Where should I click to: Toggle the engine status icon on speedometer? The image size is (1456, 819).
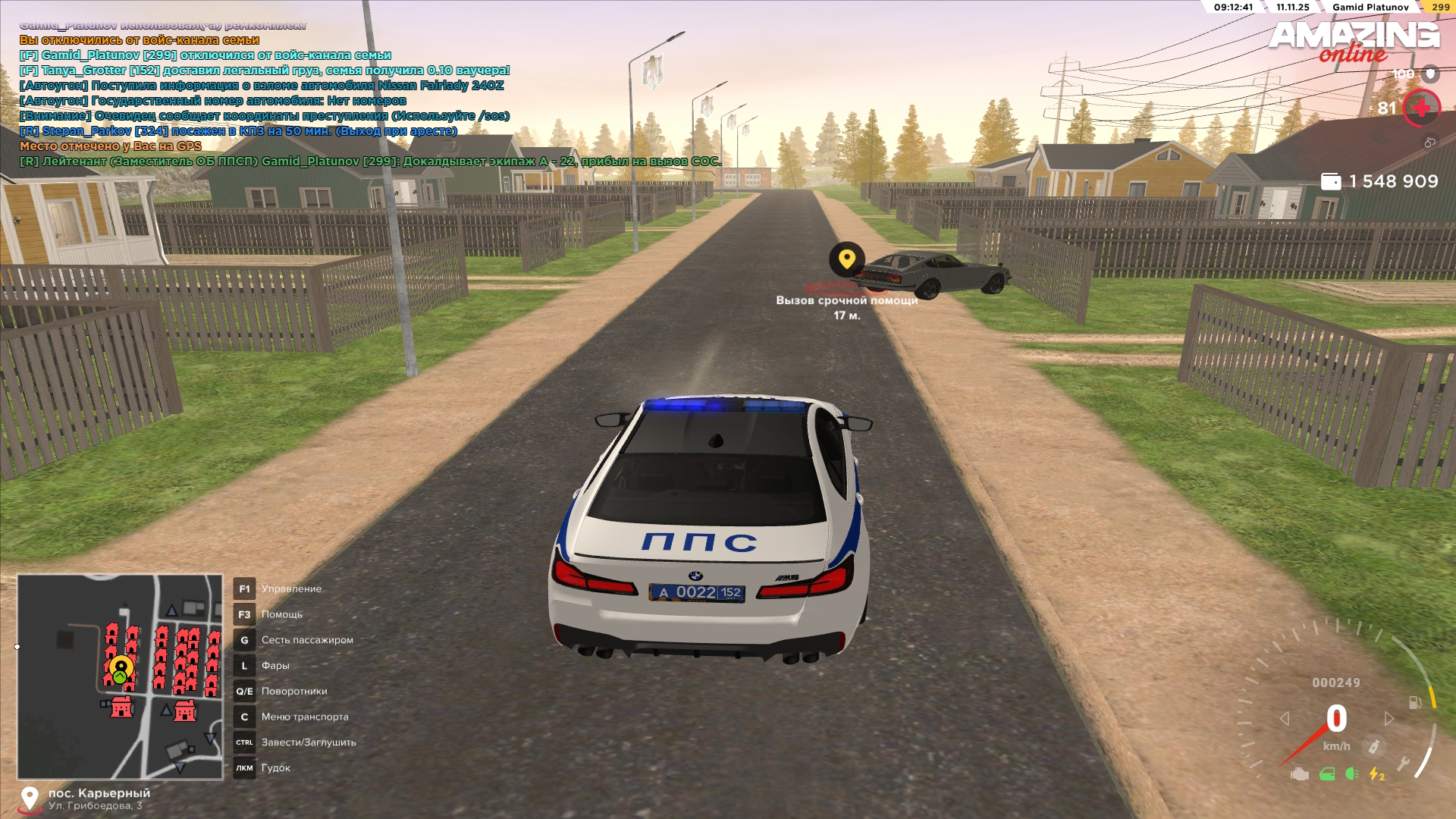click(1299, 774)
